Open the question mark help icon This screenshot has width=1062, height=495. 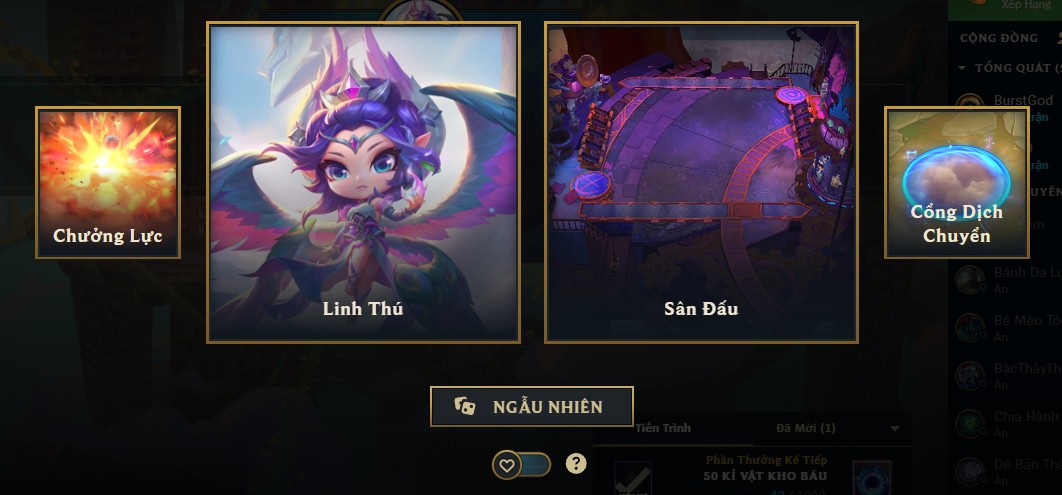(576, 463)
